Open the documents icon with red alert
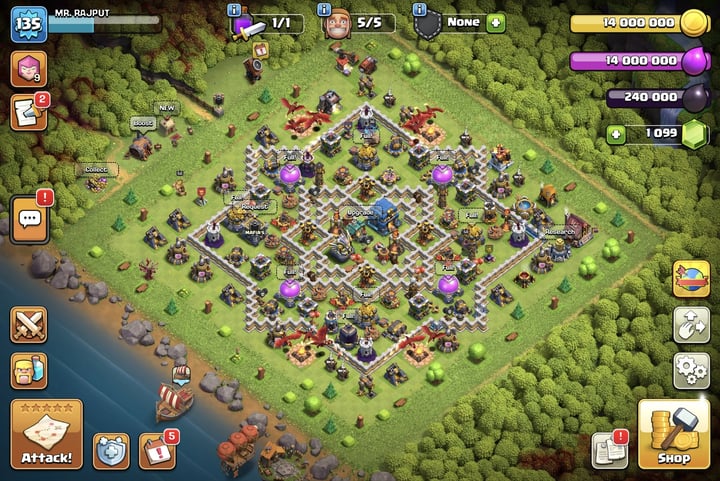Viewport: 720px width, 481px height. click(609, 449)
